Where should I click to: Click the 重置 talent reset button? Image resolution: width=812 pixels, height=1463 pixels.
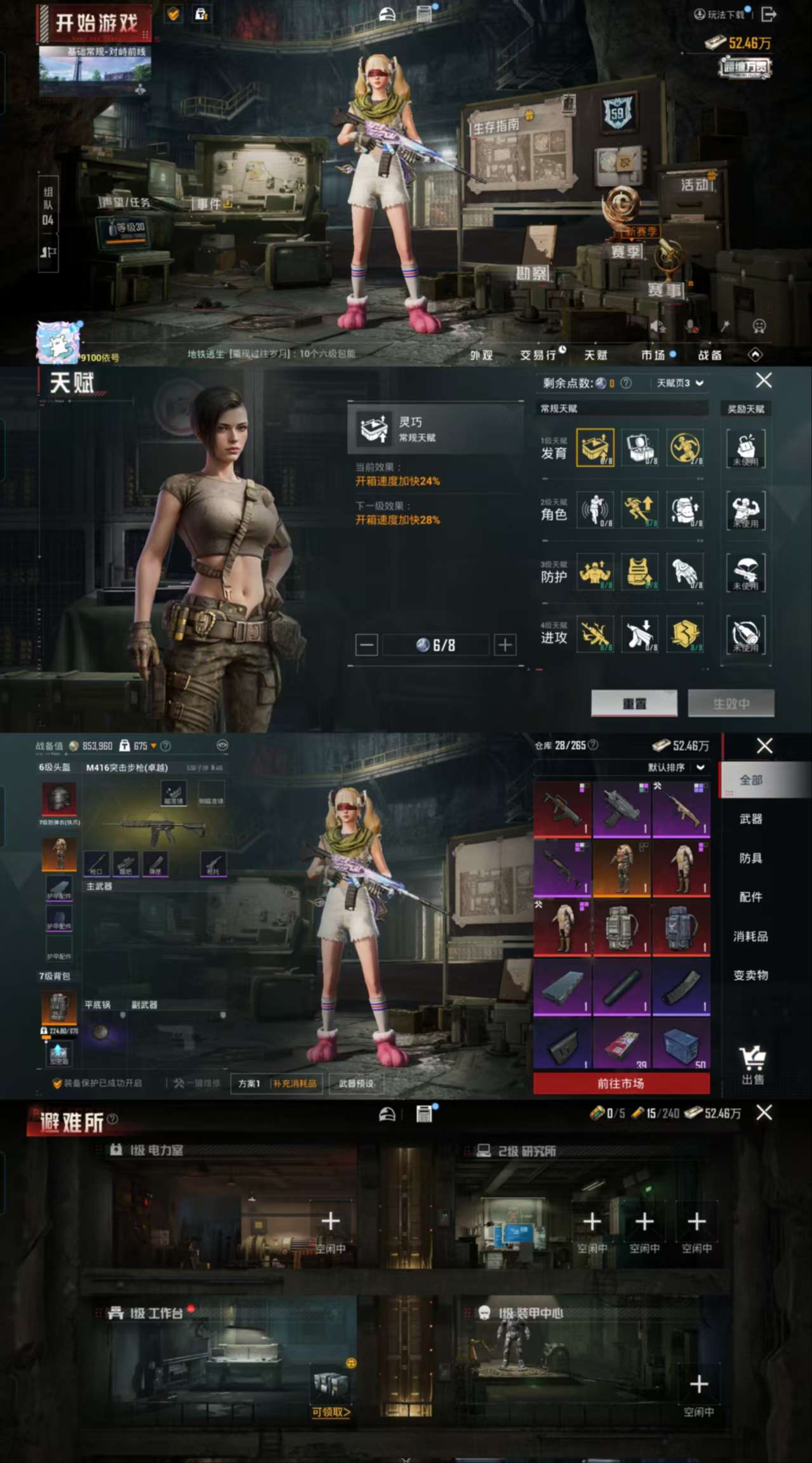pyautogui.click(x=634, y=703)
